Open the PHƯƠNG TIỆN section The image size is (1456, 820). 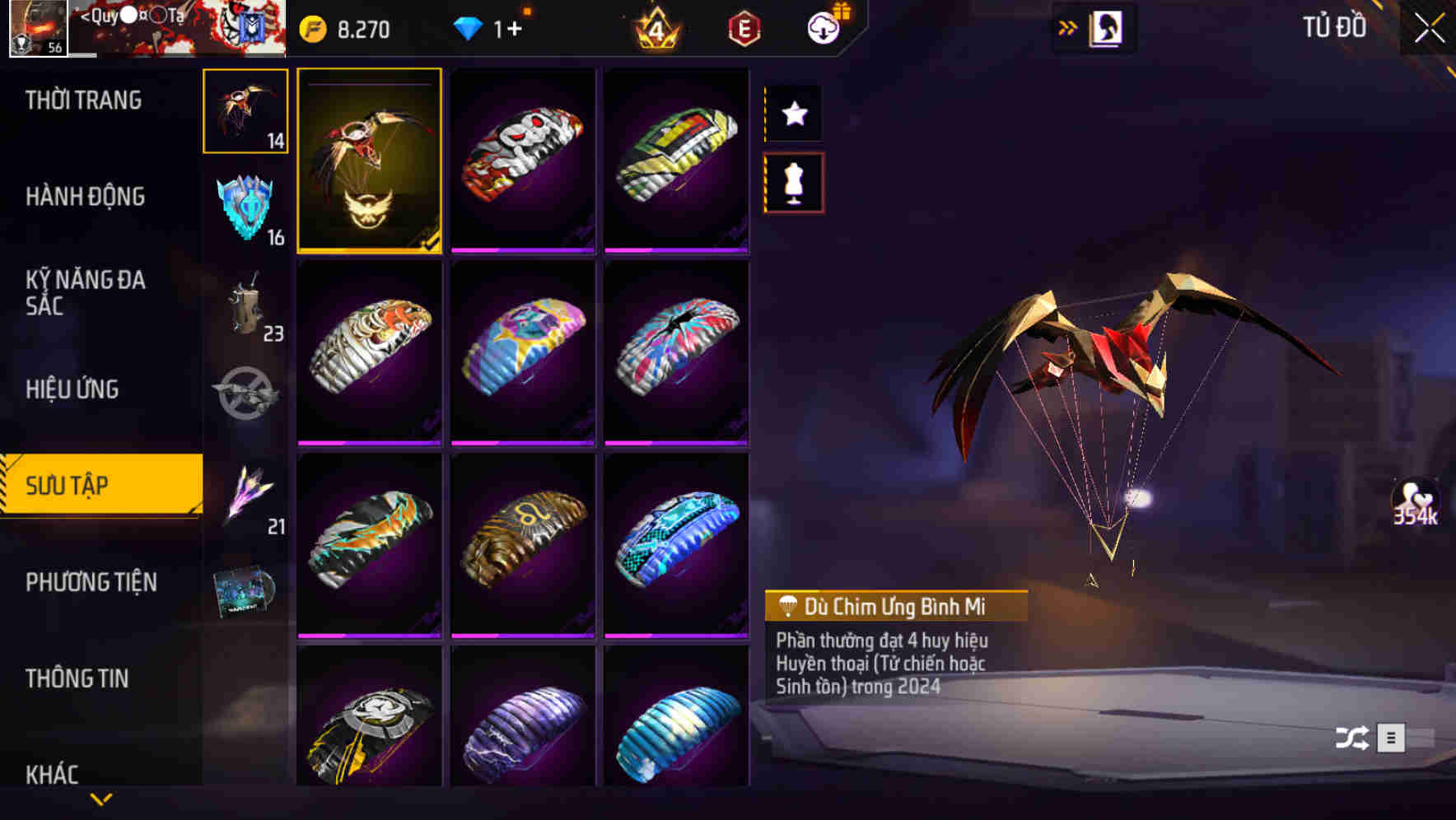coord(91,581)
